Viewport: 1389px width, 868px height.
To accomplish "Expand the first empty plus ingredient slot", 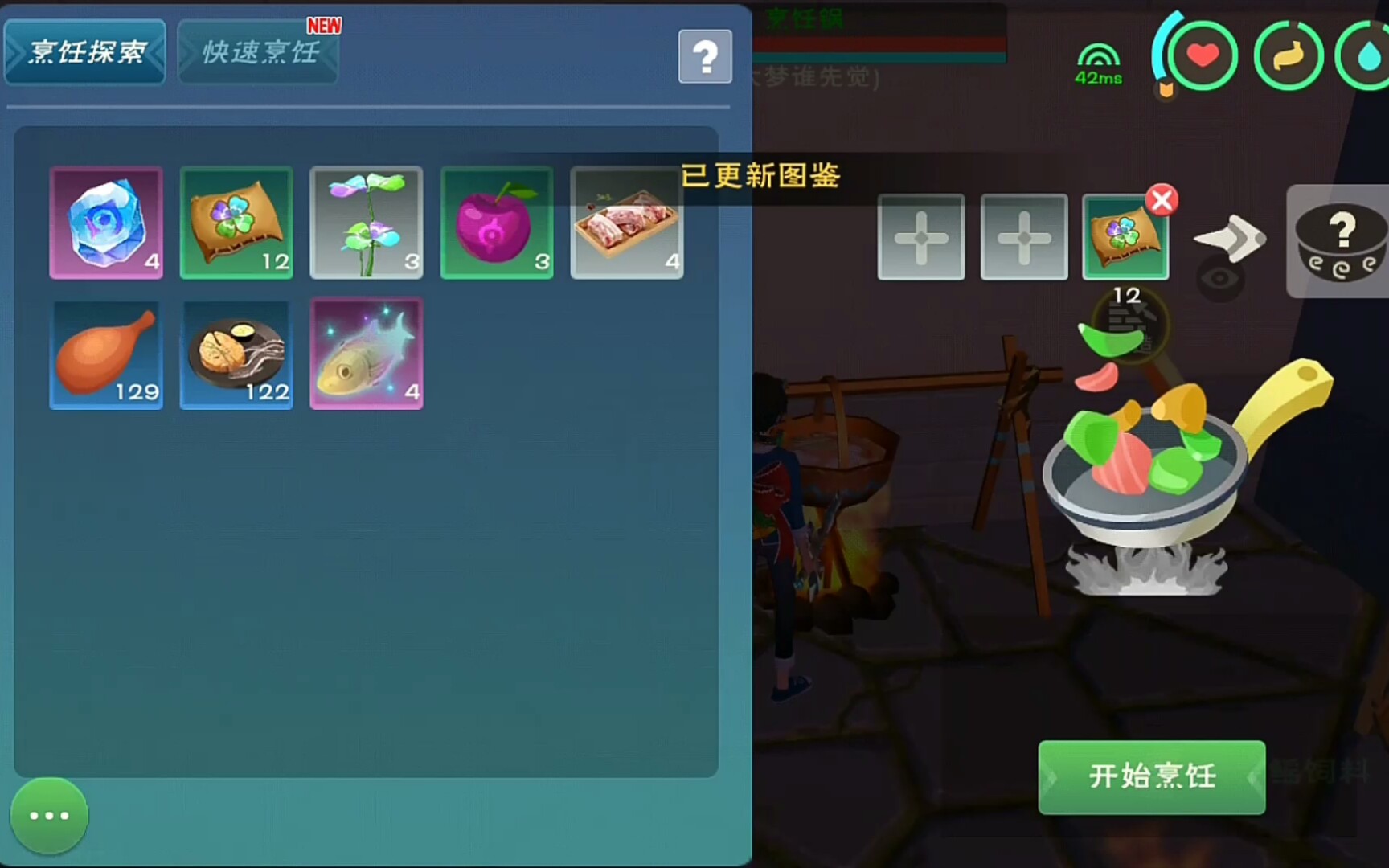I will pyautogui.click(x=921, y=237).
